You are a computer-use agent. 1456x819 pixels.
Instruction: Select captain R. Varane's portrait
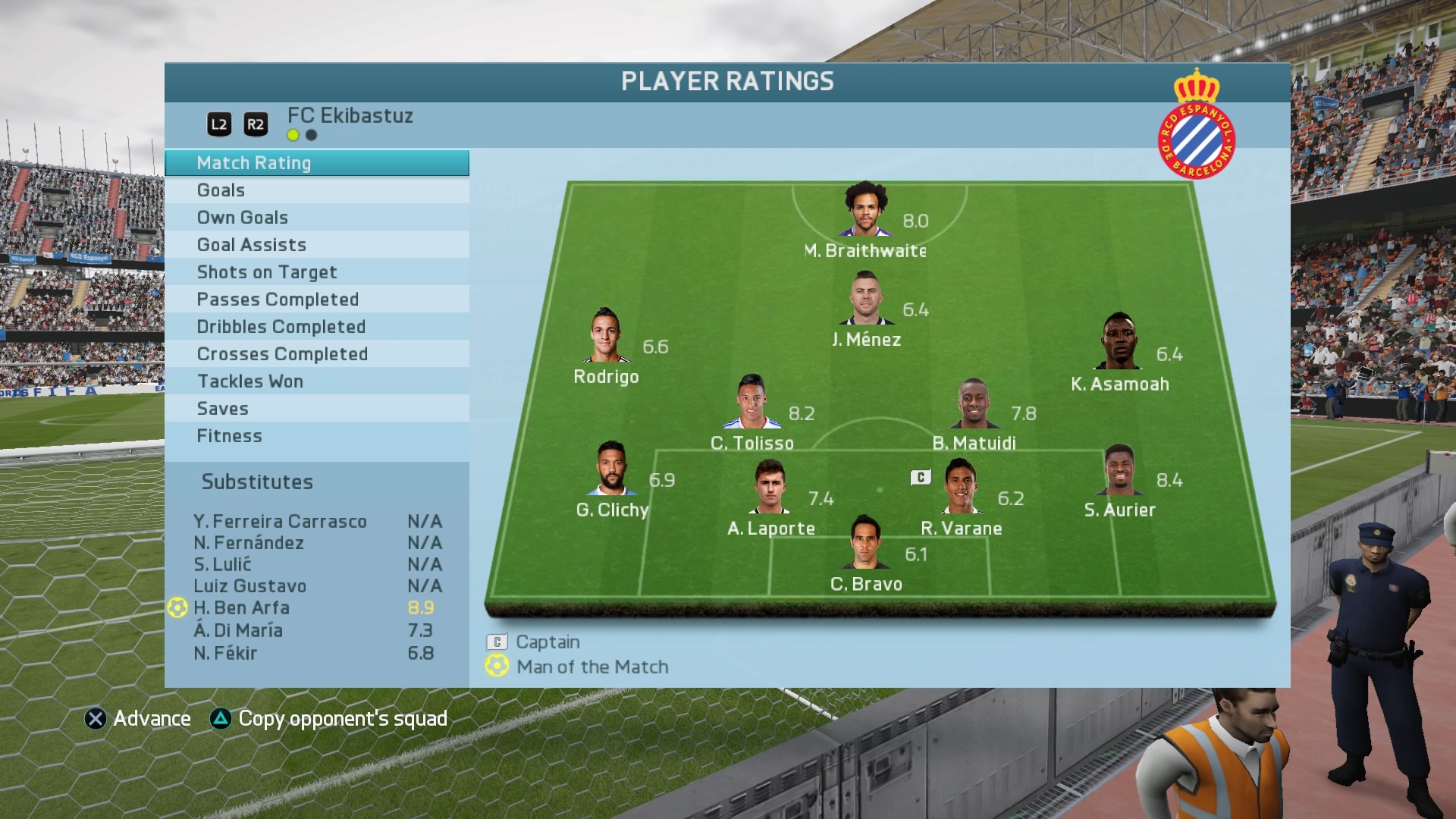[x=960, y=487]
